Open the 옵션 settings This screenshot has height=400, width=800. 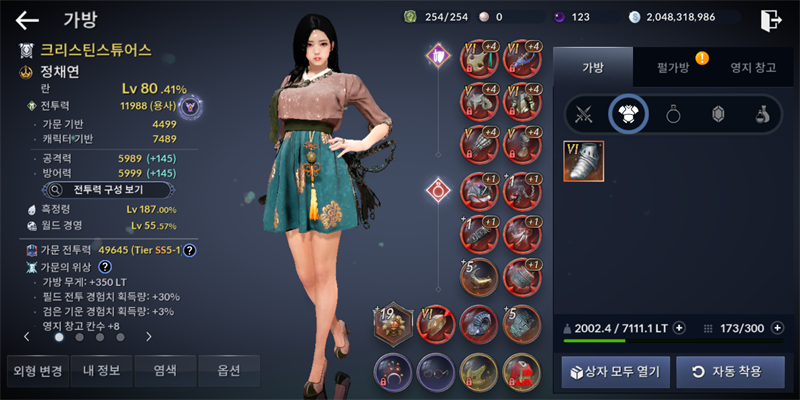point(228,371)
